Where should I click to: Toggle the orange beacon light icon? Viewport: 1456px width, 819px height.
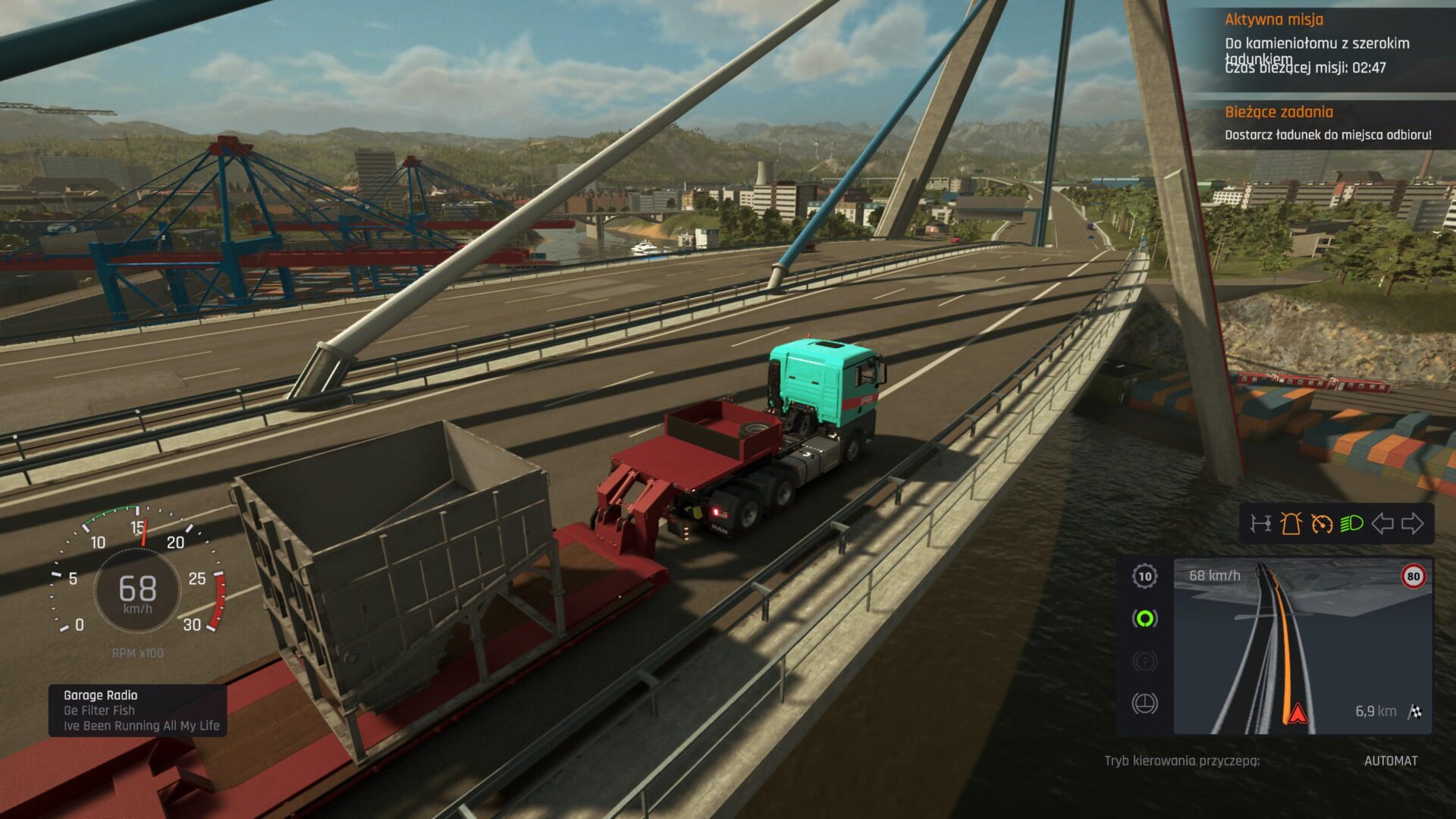point(1291,523)
